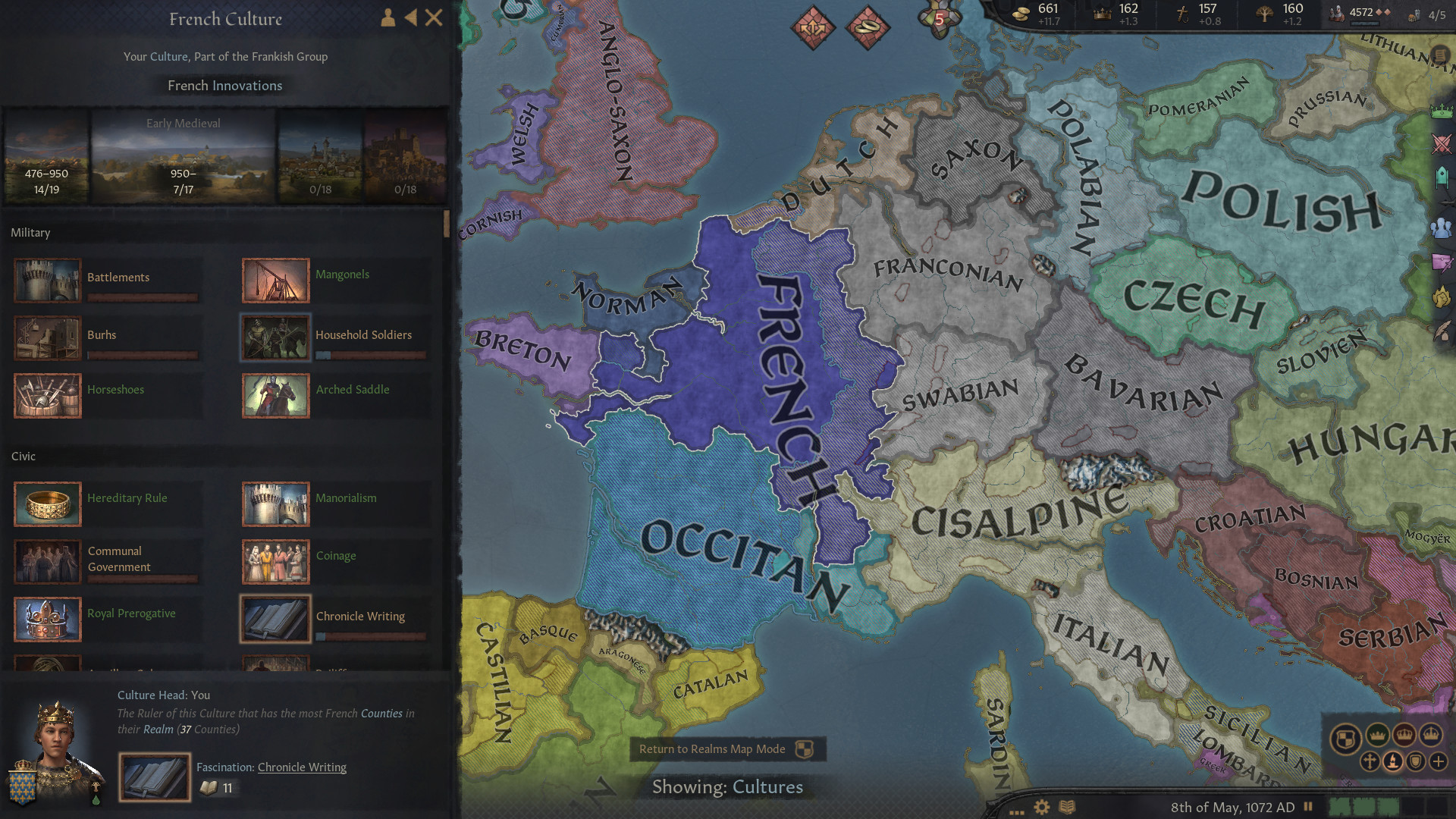Screen dimensions: 1456x819
Task: Click the Household Soldiers innovation icon
Action: 275,337
